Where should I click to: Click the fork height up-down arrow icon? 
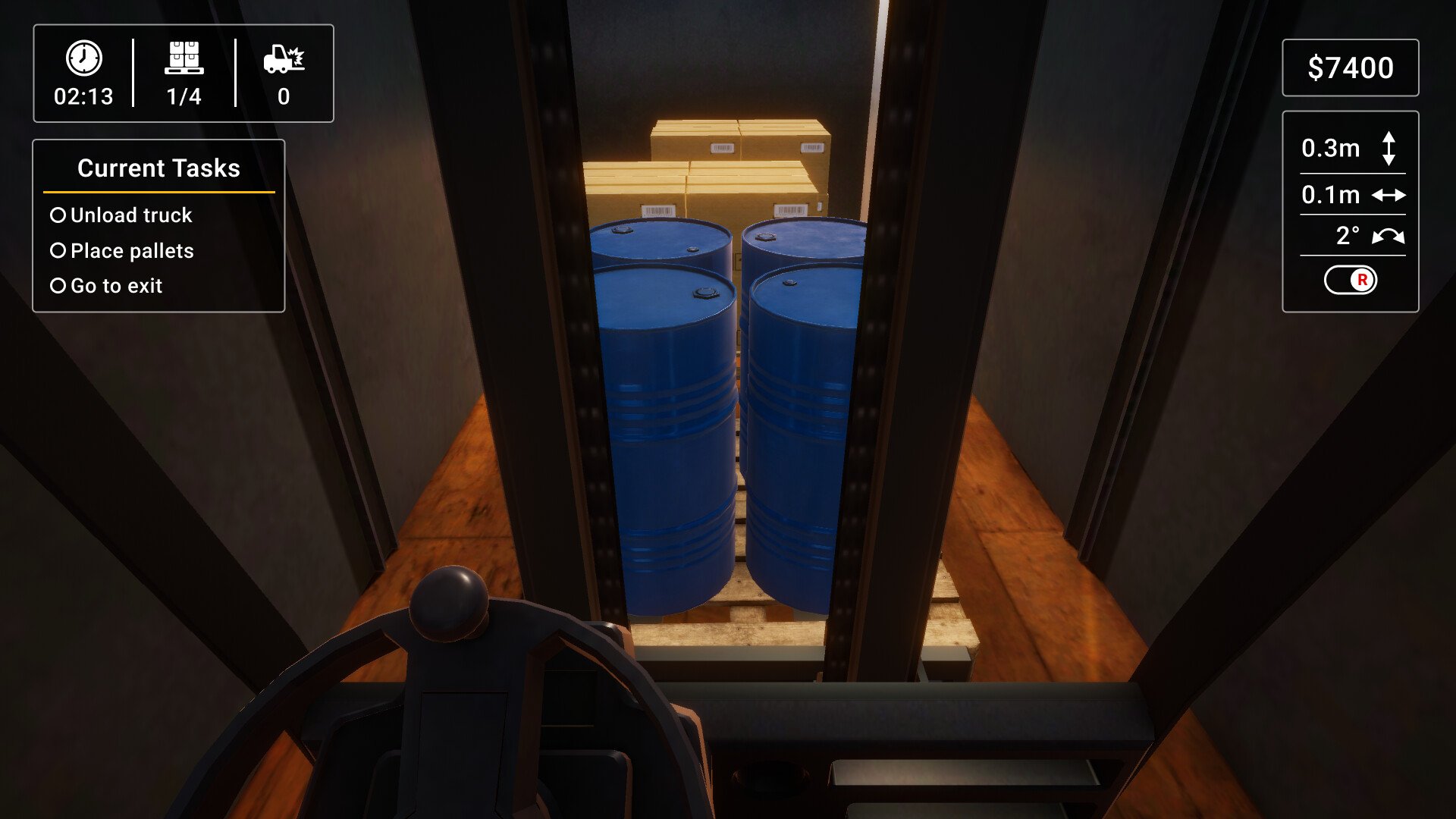pyautogui.click(x=1390, y=149)
